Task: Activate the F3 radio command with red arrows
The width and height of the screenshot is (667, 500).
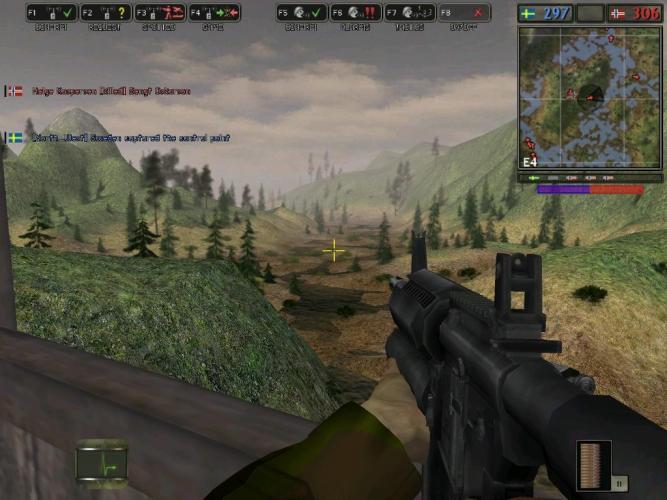Action: (160, 13)
